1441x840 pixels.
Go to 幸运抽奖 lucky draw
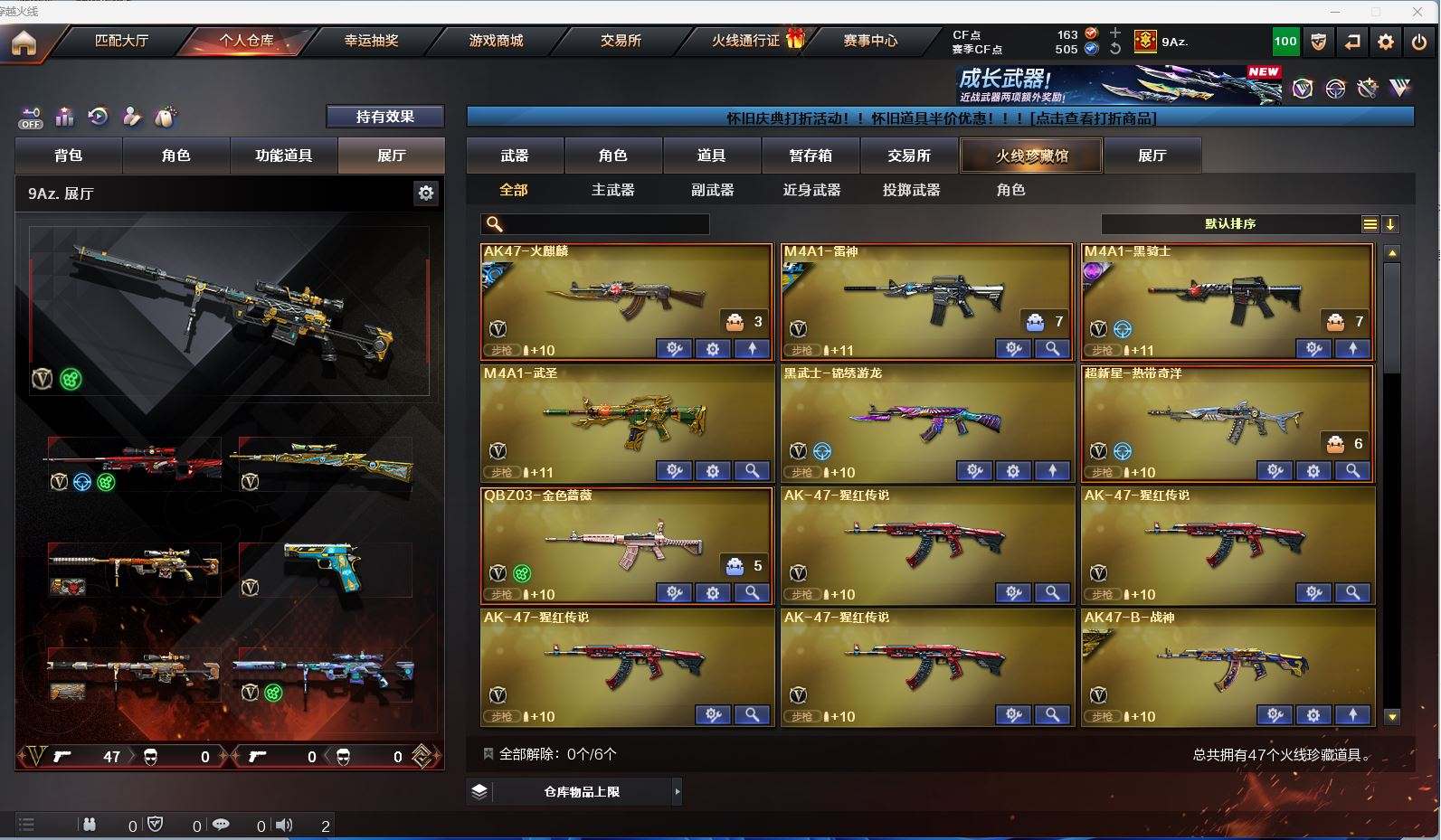(x=371, y=41)
